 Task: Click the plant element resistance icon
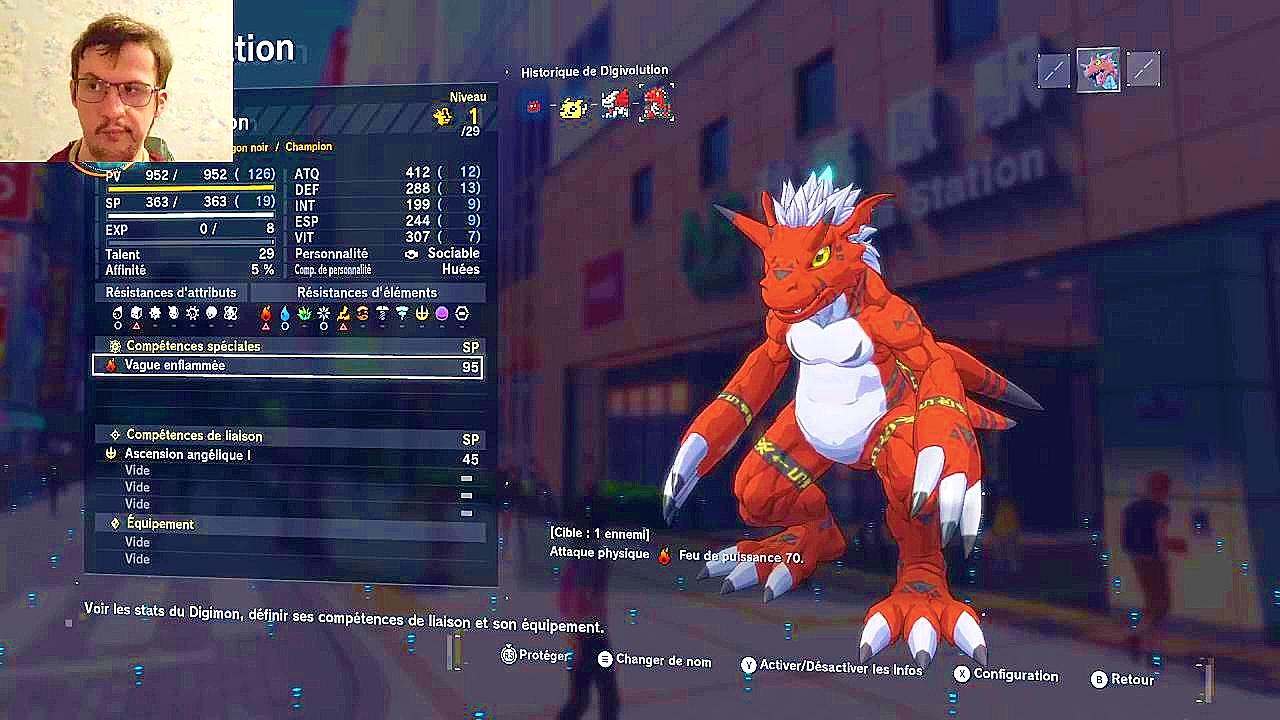[x=304, y=312]
